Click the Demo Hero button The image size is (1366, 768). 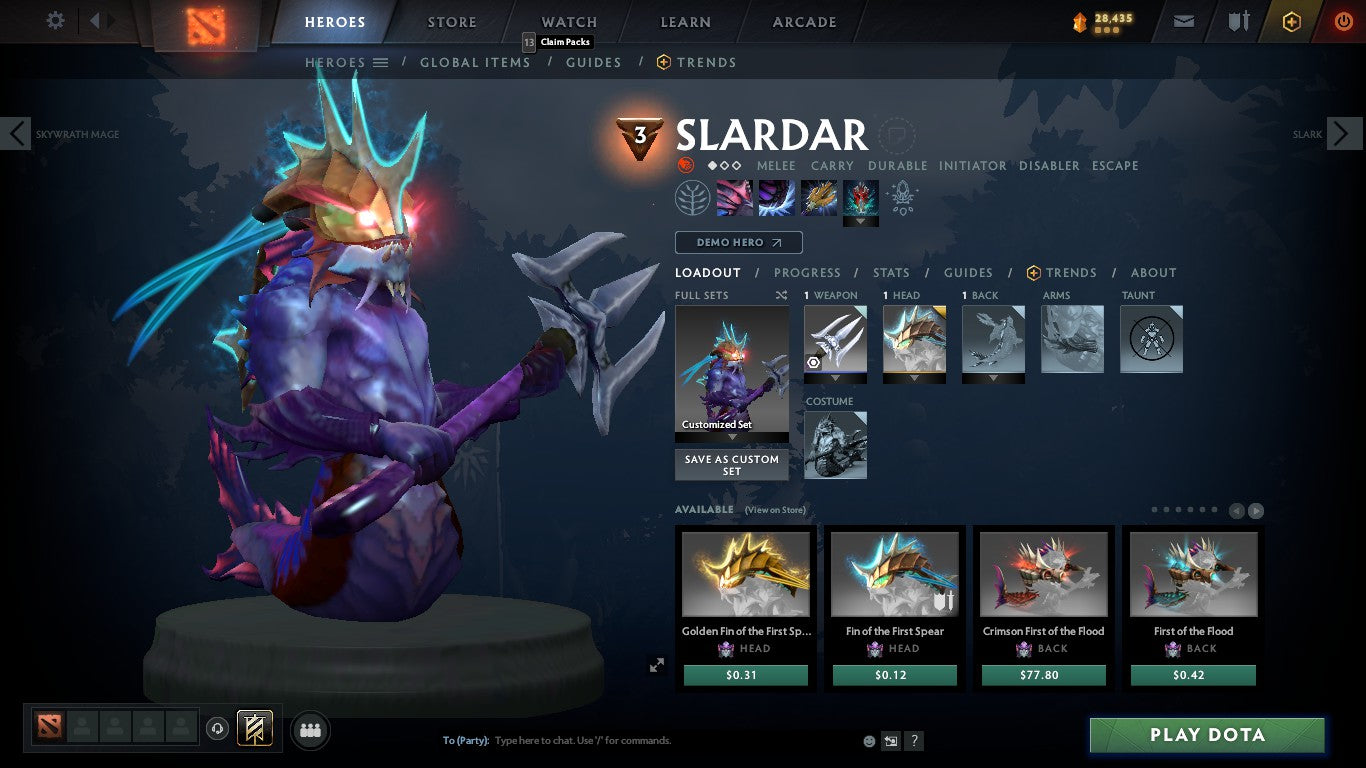738,242
